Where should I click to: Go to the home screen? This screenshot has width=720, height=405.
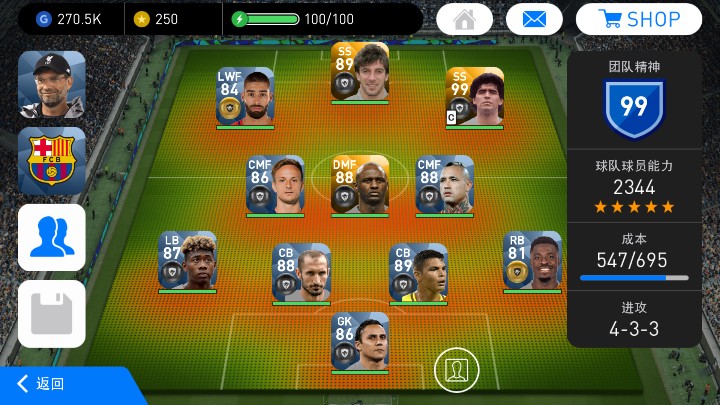464,19
